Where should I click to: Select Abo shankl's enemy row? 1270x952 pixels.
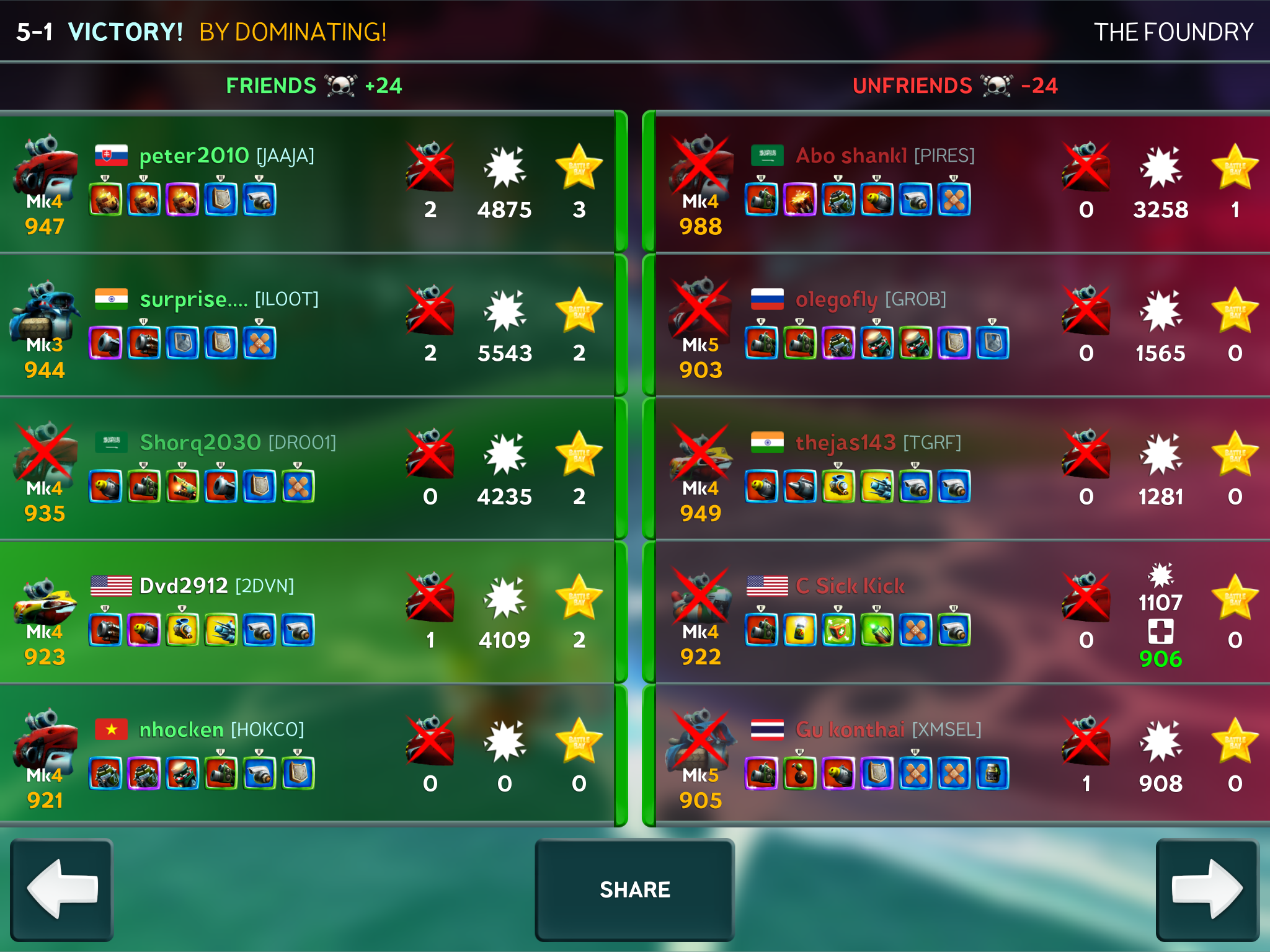click(961, 183)
